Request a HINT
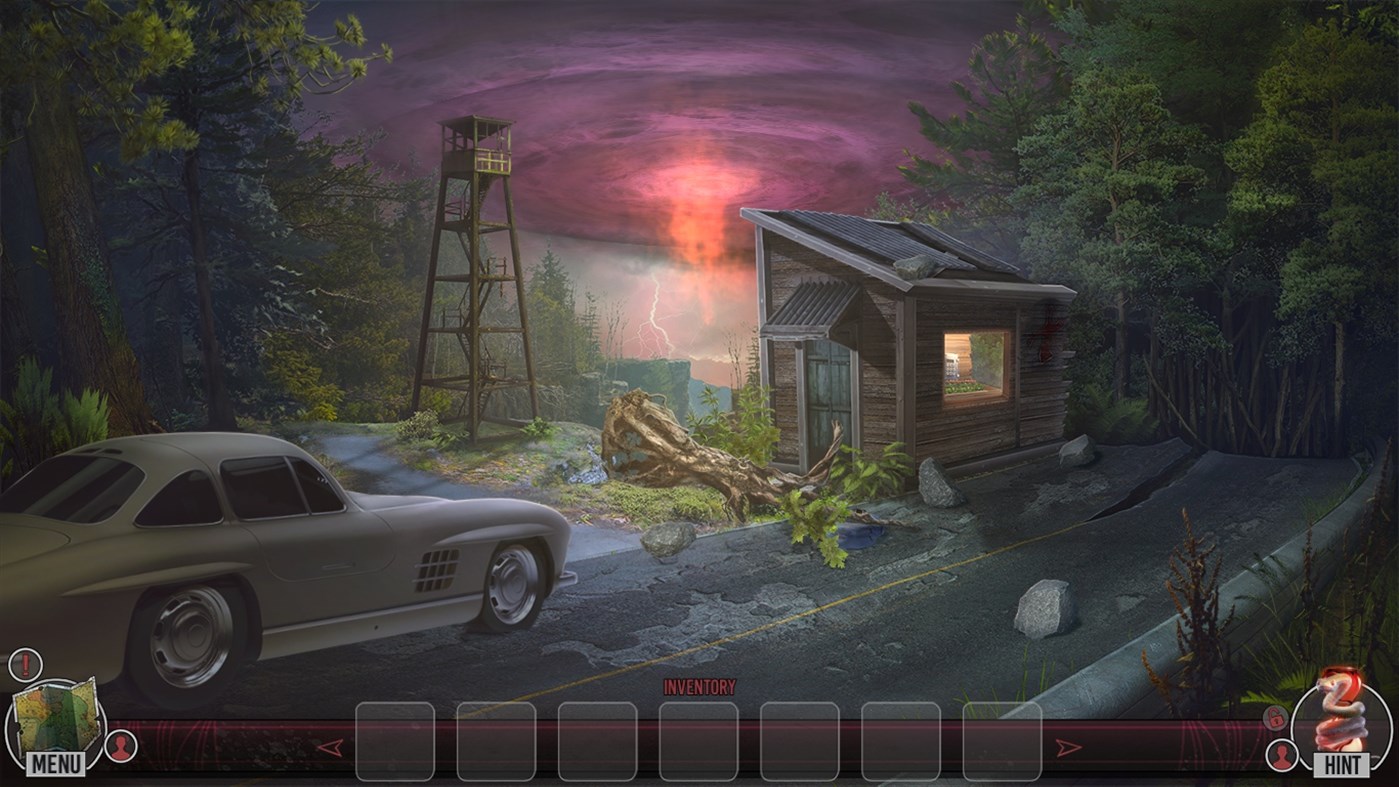Screen dimensions: 1399x787 (1340, 764)
